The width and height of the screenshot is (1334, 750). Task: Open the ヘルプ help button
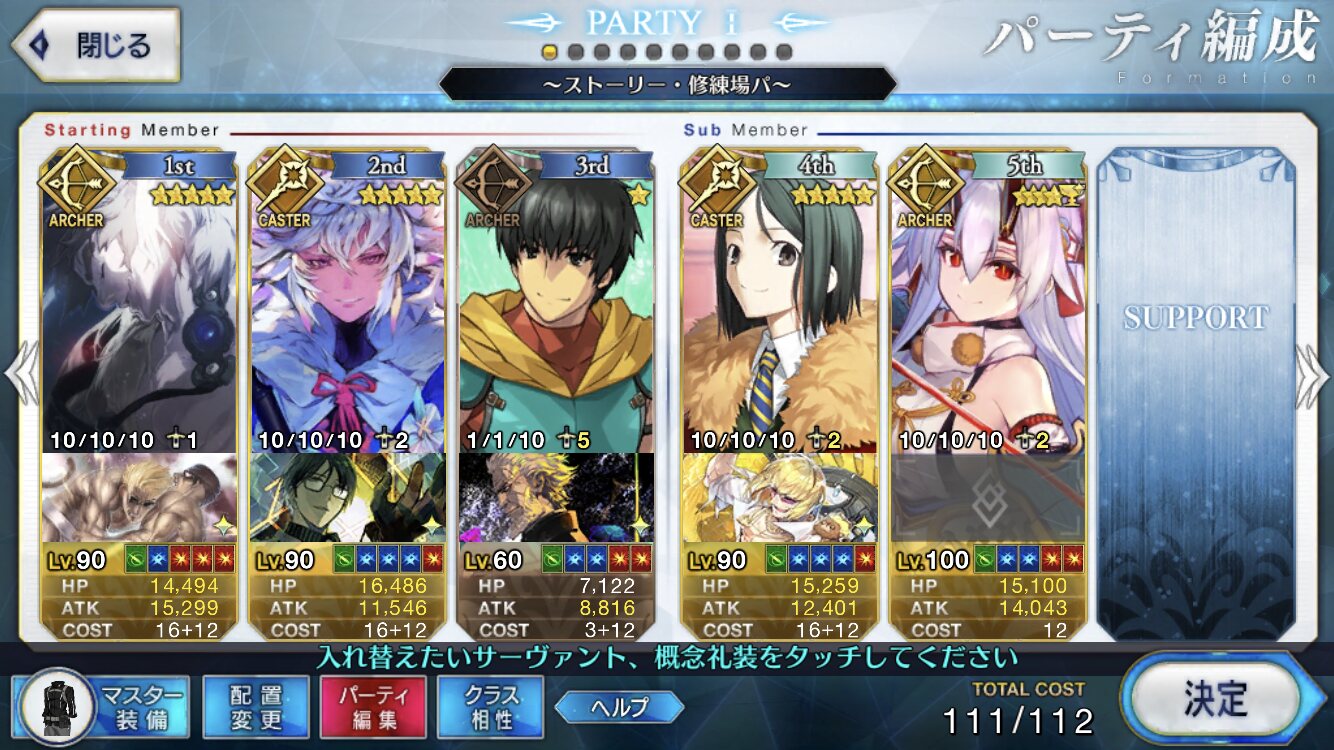619,707
